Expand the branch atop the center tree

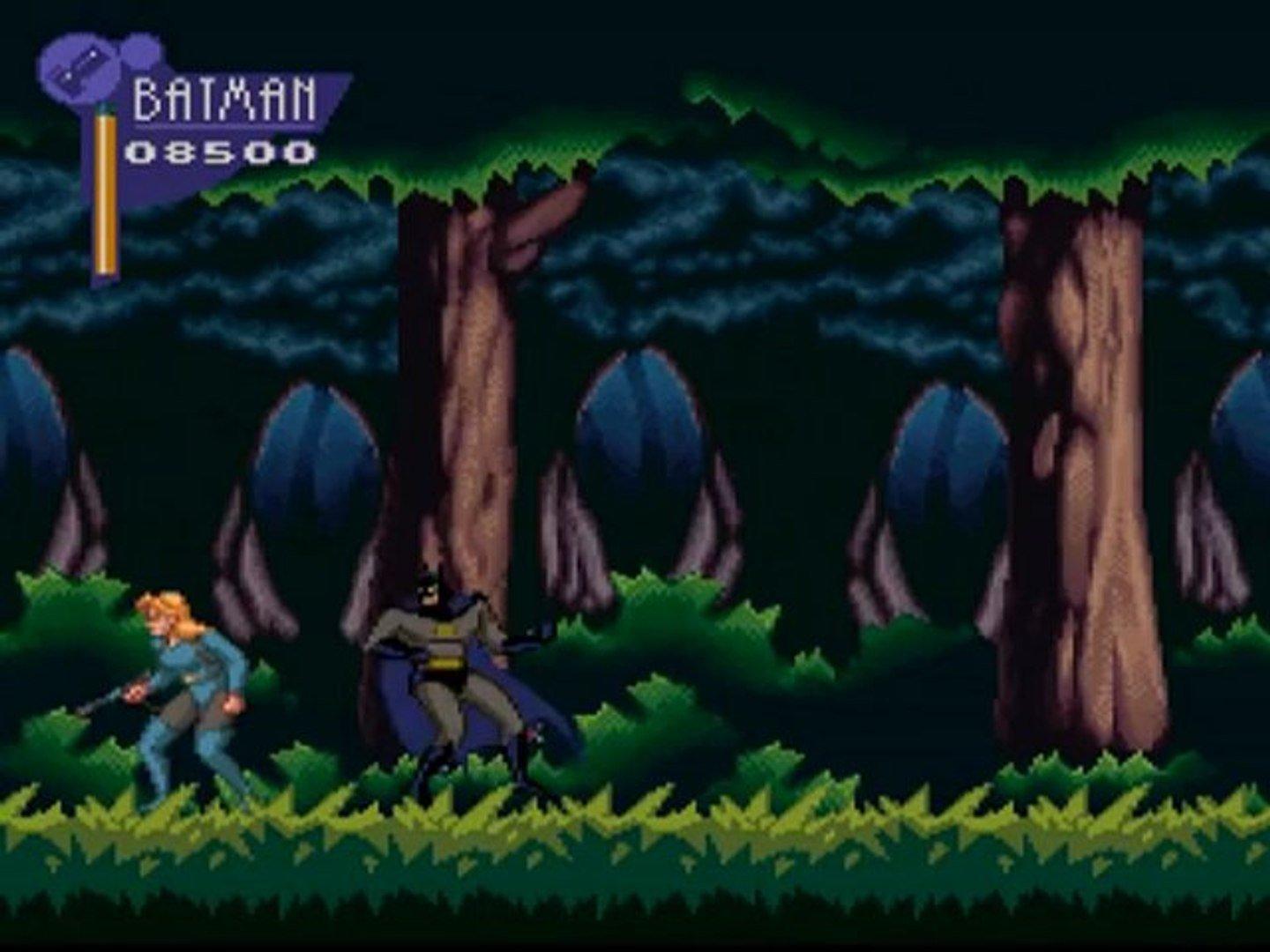click(x=547, y=212)
